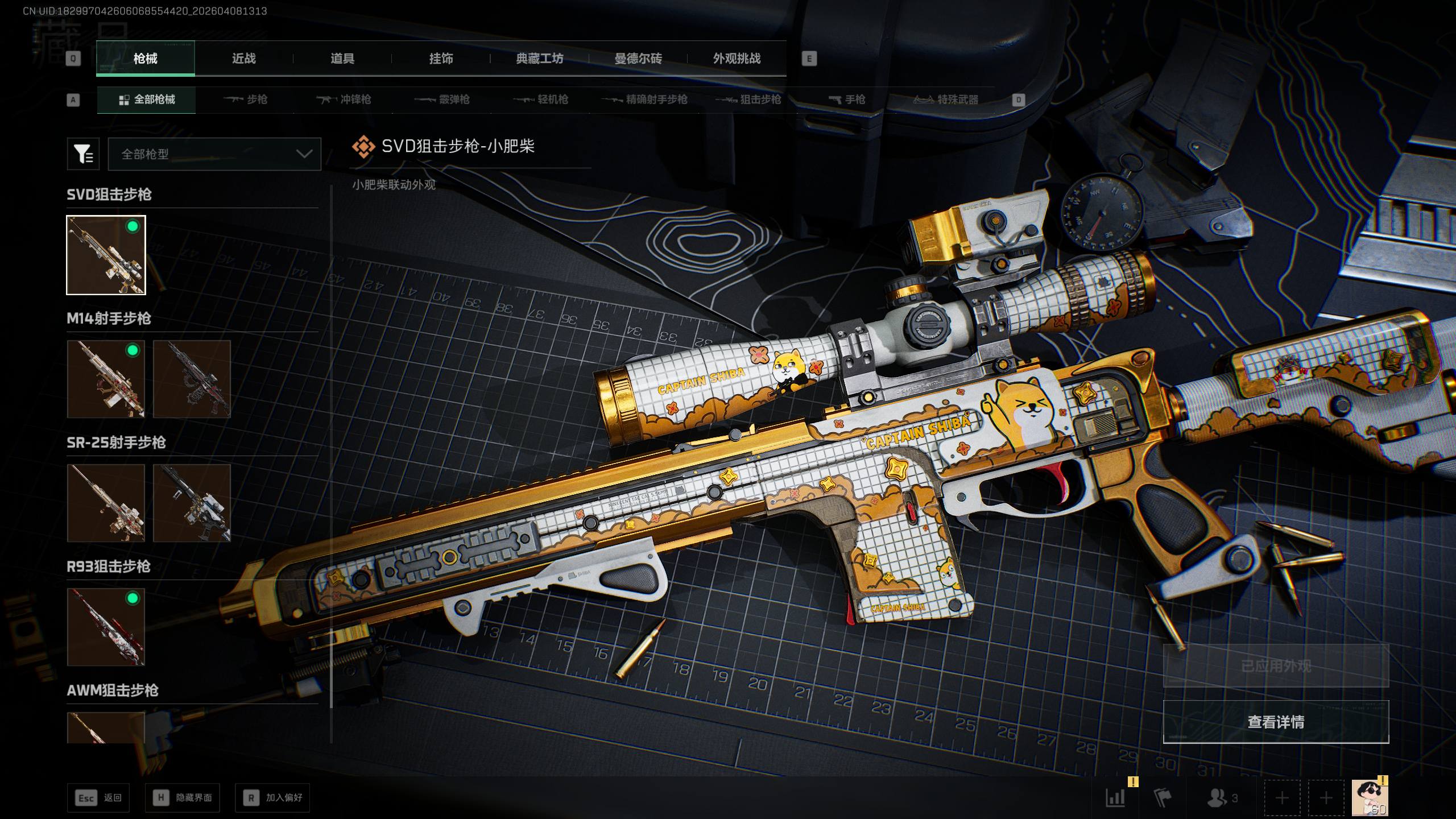Filter by 步枪 rifles category
The width and height of the screenshot is (1456, 819).
click(x=246, y=100)
